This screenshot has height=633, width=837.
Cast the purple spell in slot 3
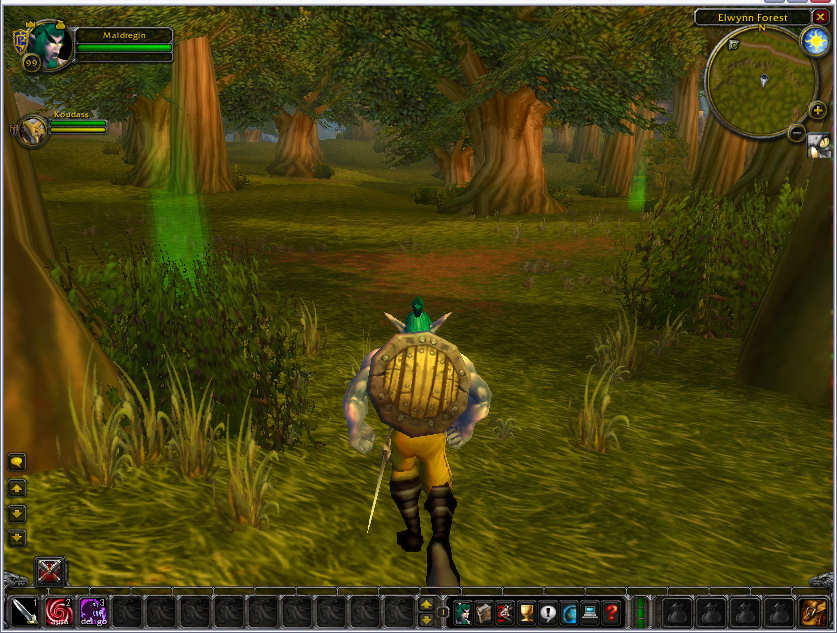pyautogui.click(x=93, y=611)
